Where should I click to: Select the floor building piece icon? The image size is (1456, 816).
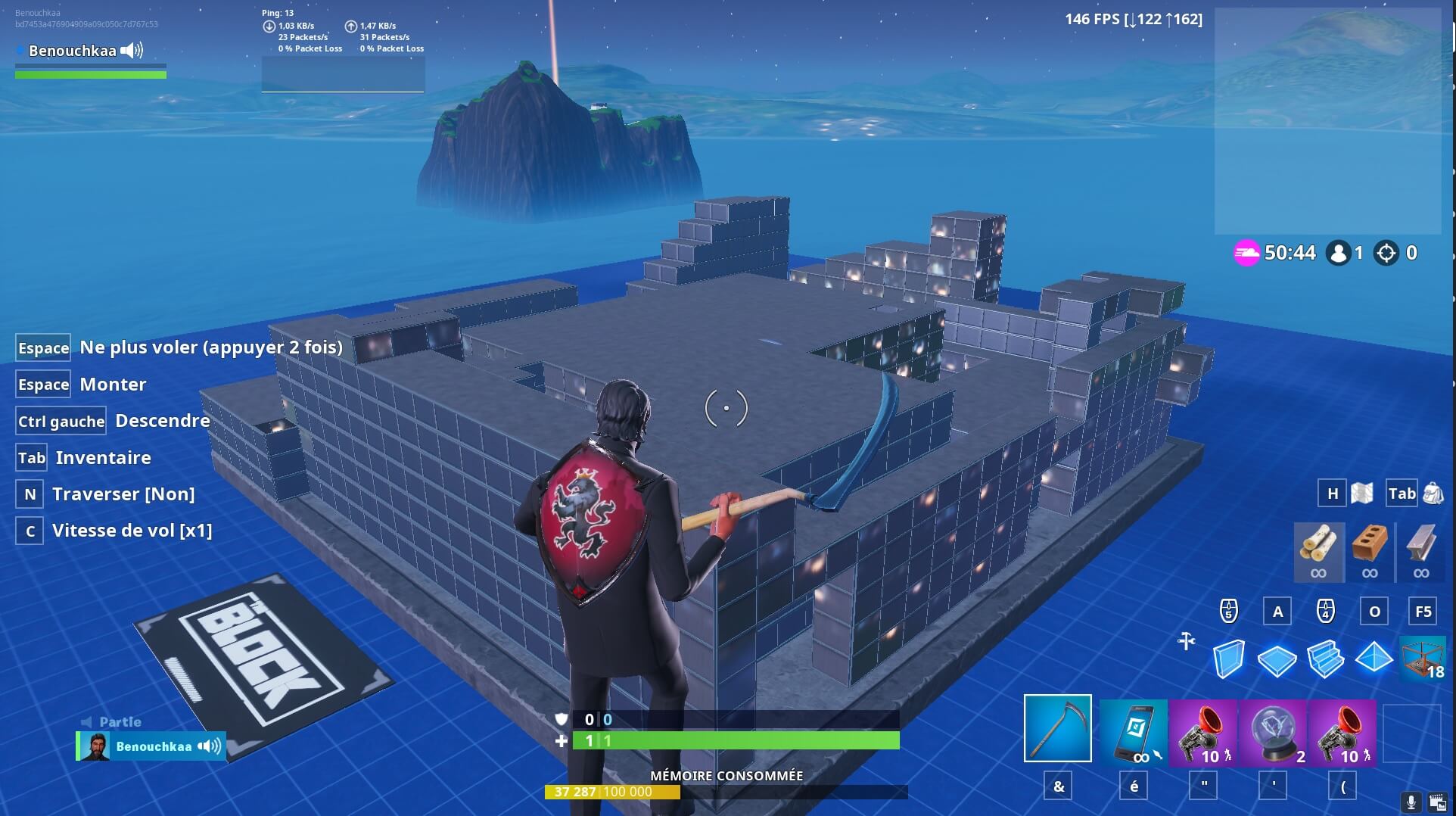pyautogui.click(x=1279, y=659)
